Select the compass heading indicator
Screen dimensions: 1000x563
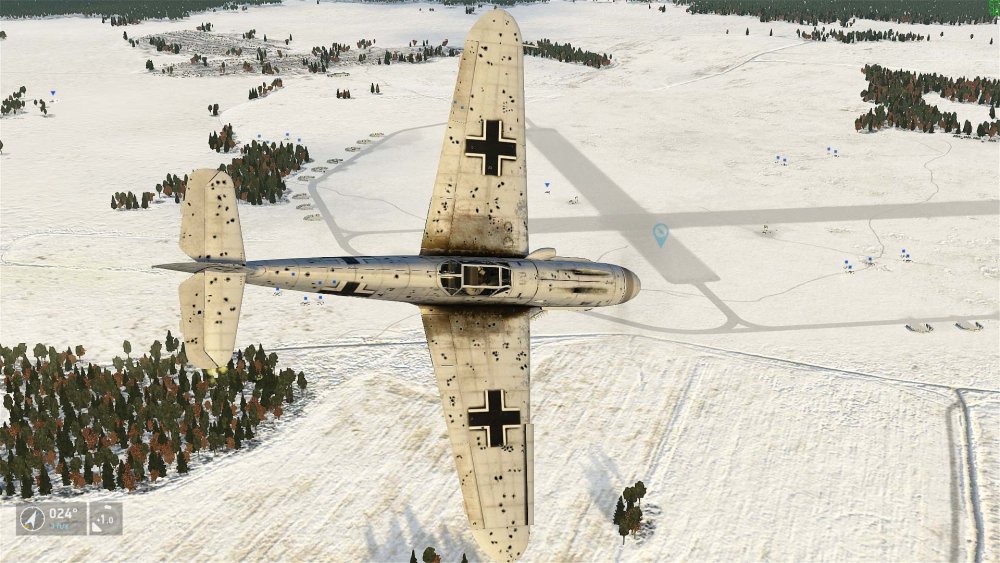51,518
